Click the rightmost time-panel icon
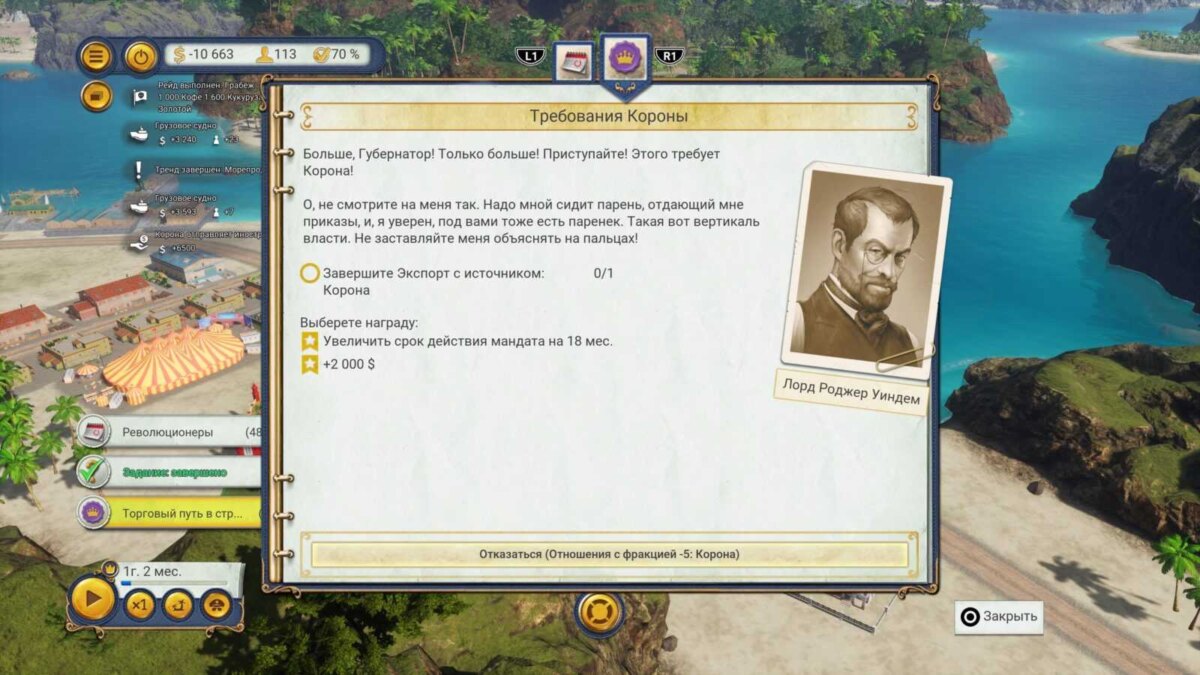1200x675 pixels. tap(216, 604)
